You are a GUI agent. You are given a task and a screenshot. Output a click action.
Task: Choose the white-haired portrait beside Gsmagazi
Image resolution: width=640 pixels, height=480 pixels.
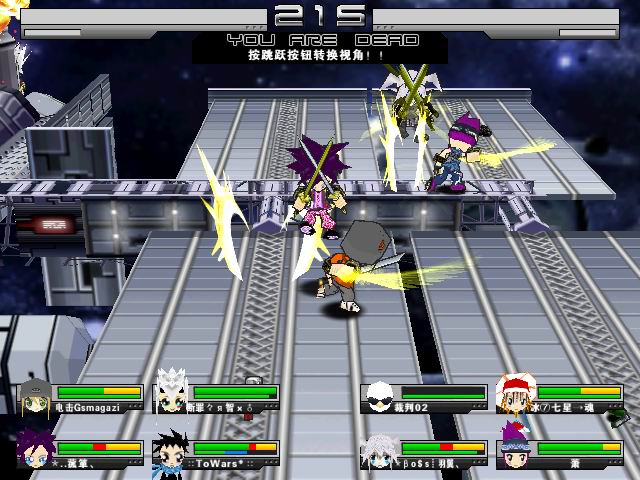[x=172, y=397]
